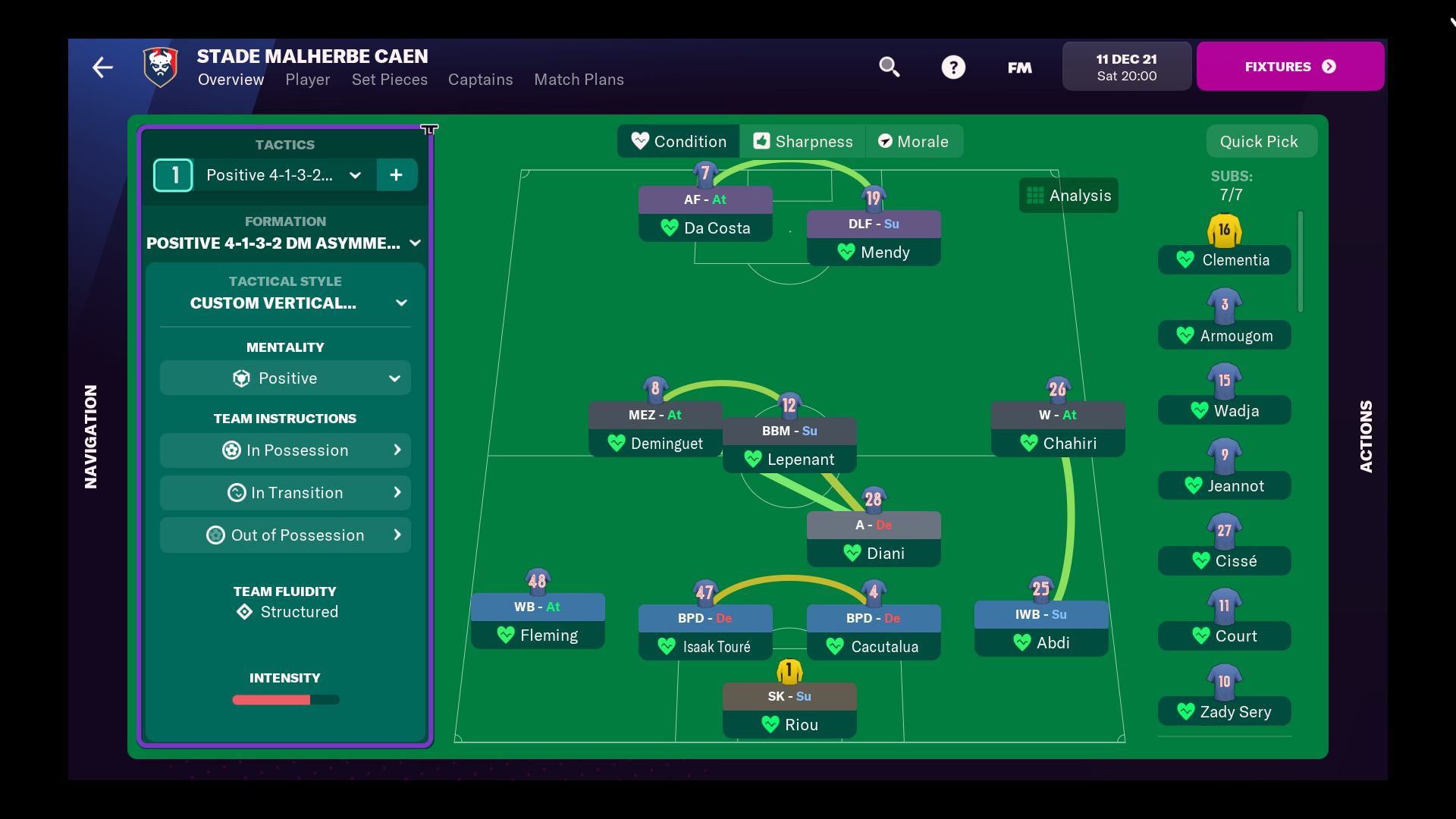The height and width of the screenshot is (819, 1456).
Task: Click the question mark help icon
Action: tap(953, 67)
